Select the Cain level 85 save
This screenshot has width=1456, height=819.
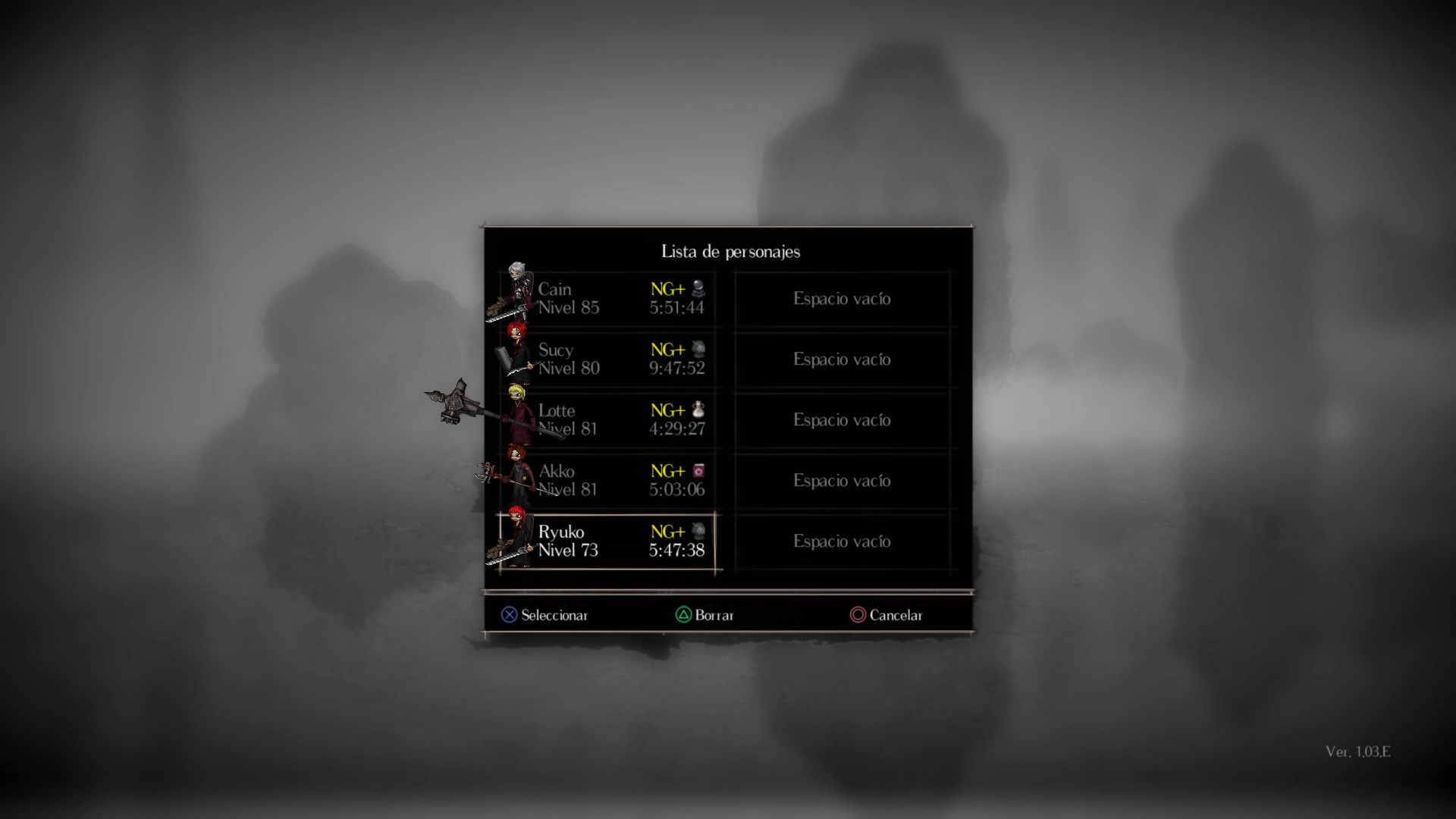point(607,298)
